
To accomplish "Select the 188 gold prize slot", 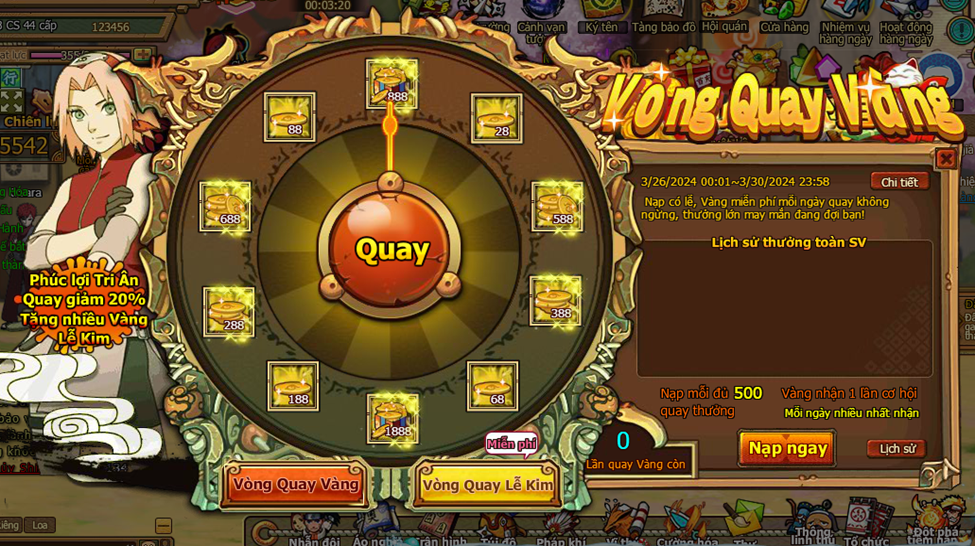I will click(293, 386).
